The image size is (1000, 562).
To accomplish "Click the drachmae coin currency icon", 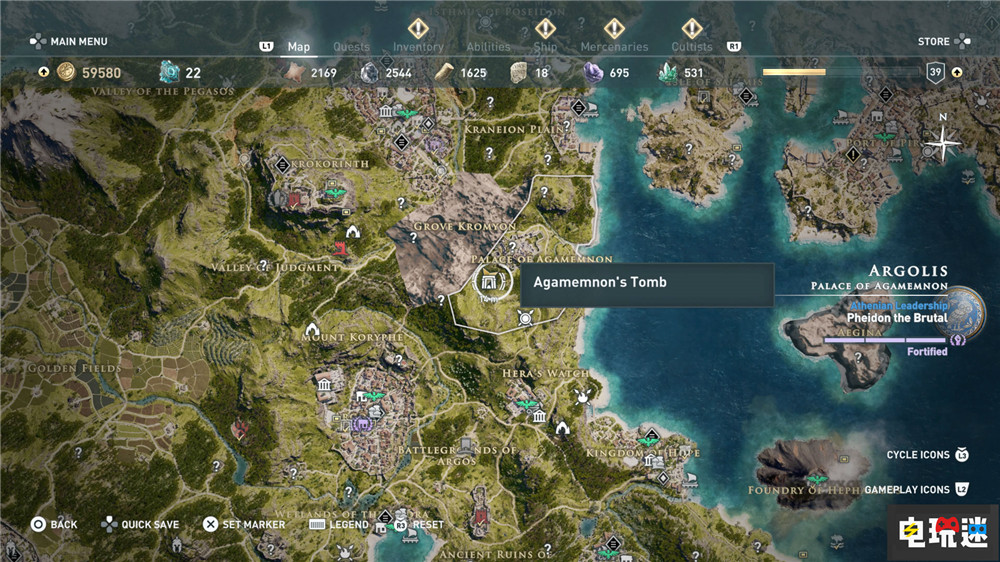I will 66,72.
